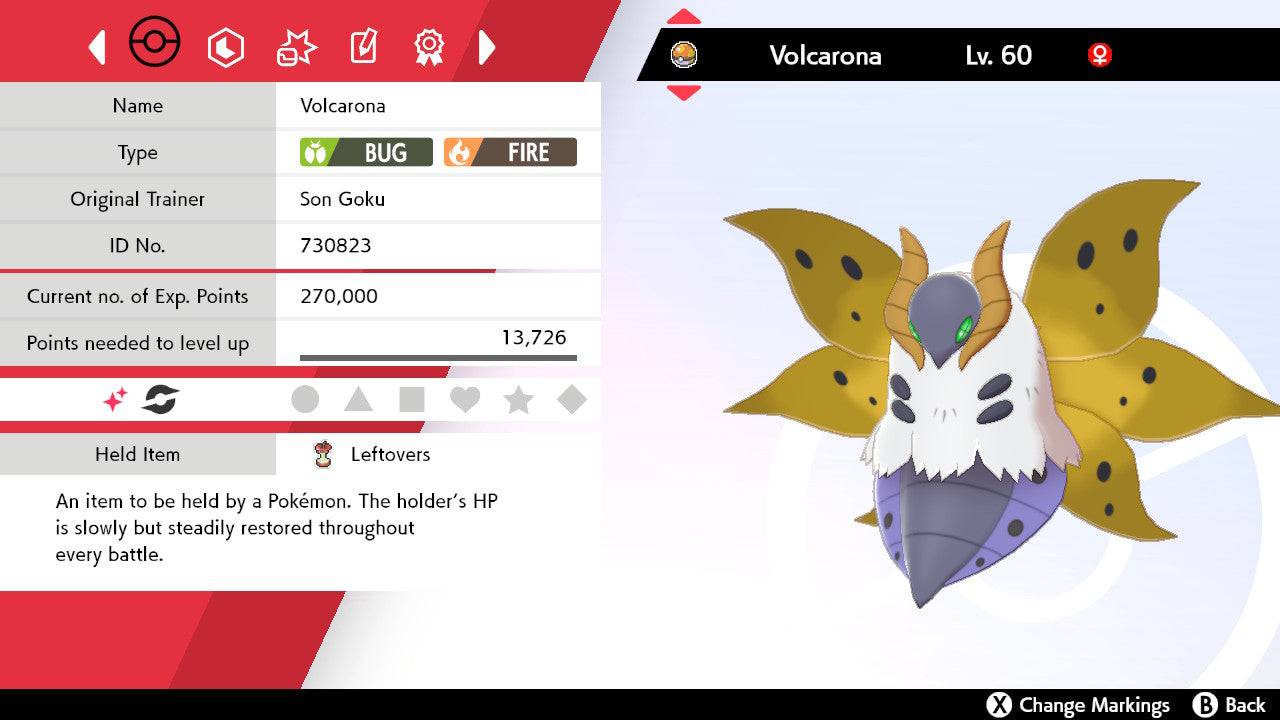Open the moves tab with burst icon
Screen dimensions: 1280x720
[x=296, y=47]
